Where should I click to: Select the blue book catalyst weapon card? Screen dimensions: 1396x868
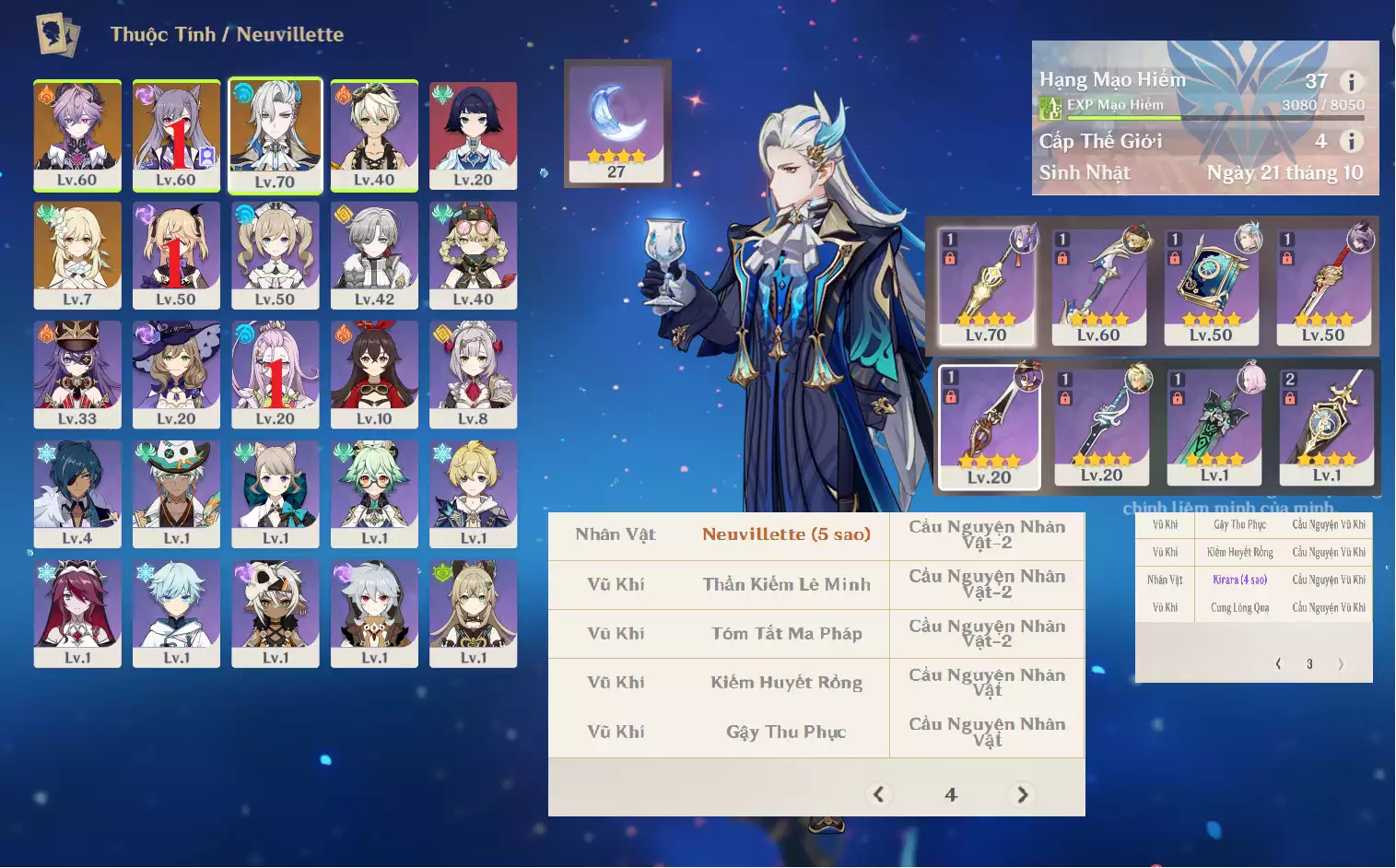(x=1211, y=286)
